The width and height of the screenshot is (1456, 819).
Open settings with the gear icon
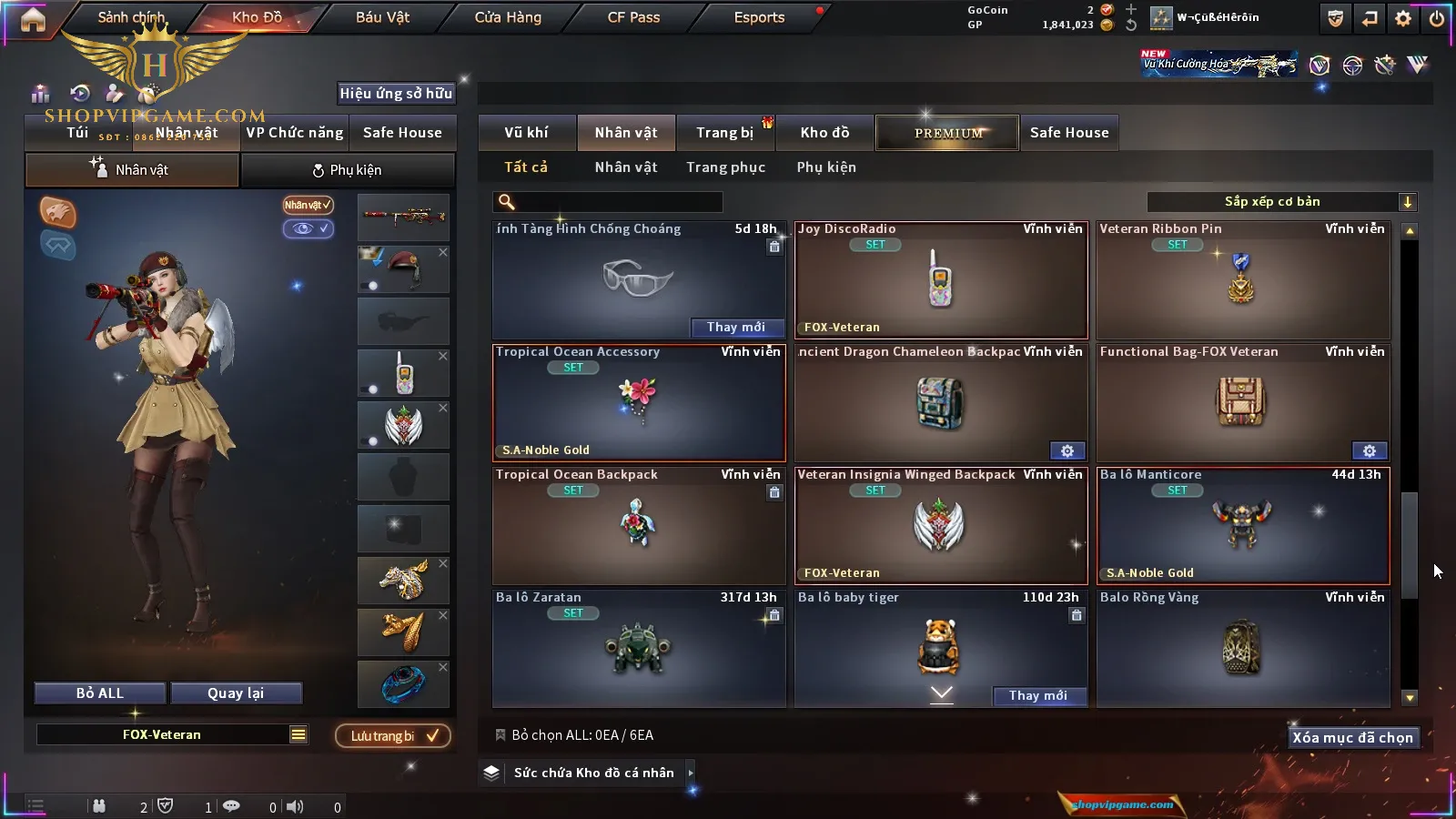(1403, 18)
